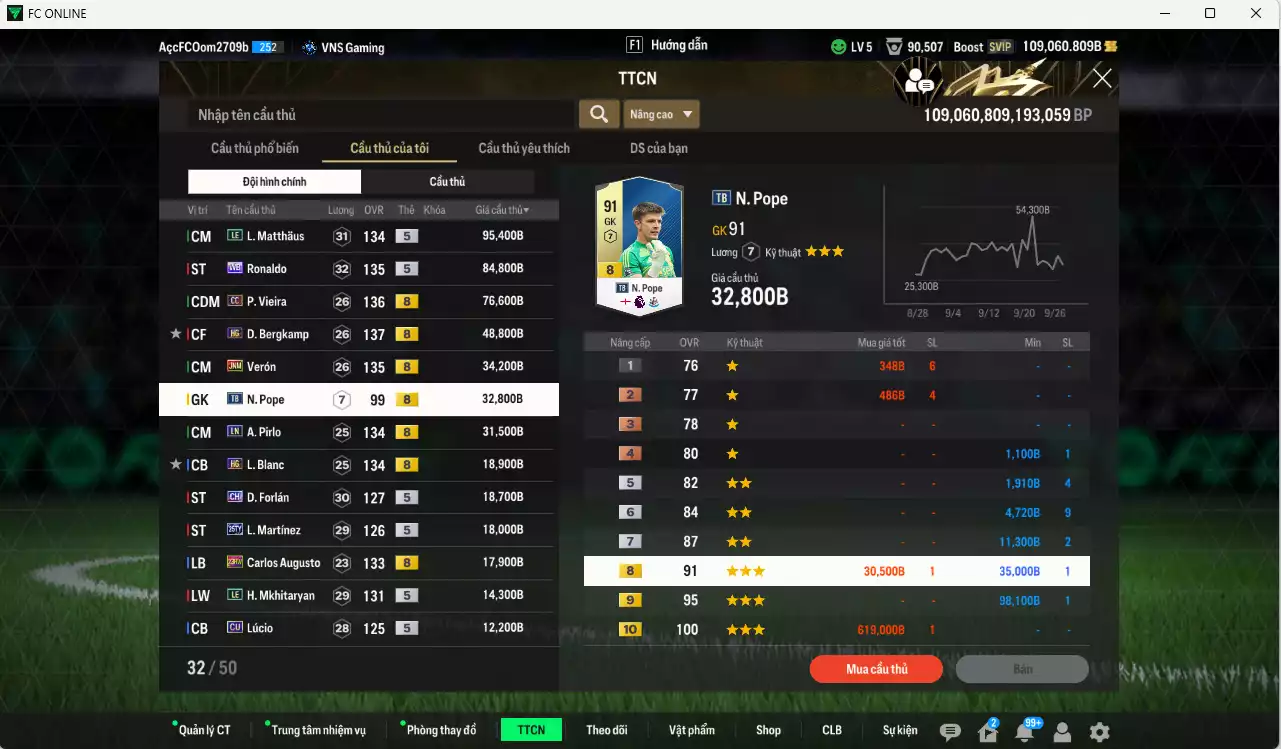Click the VNS Gaming guild emblem icon

[x=308, y=47]
